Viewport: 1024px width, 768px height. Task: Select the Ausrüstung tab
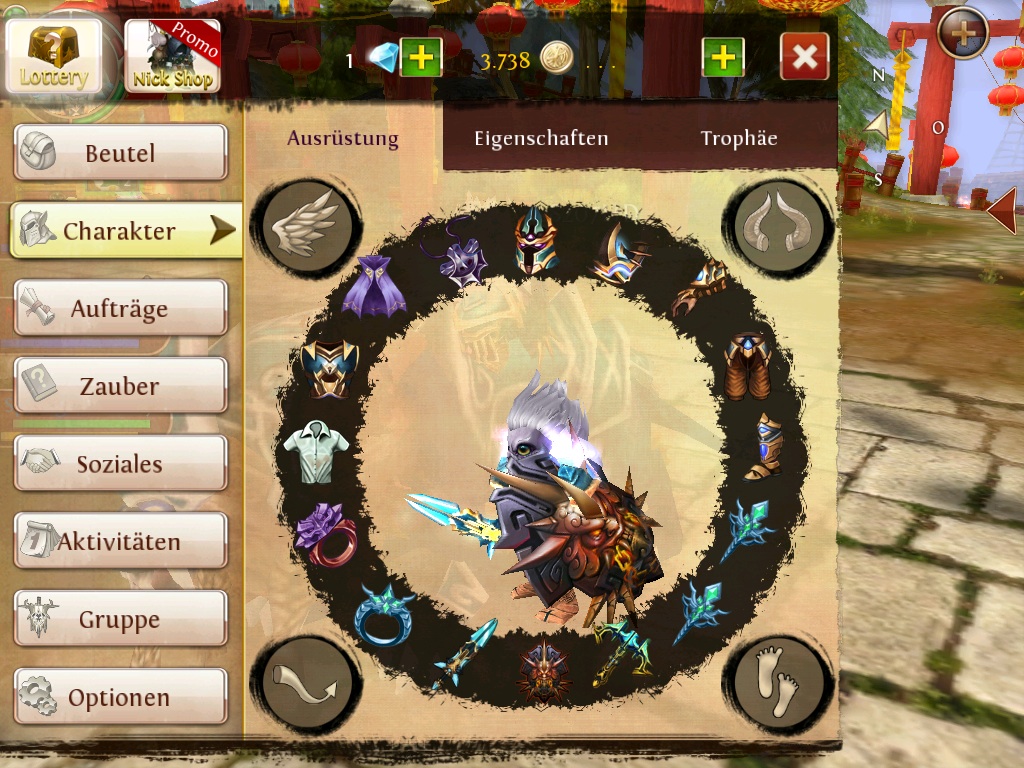tap(343, 139)
